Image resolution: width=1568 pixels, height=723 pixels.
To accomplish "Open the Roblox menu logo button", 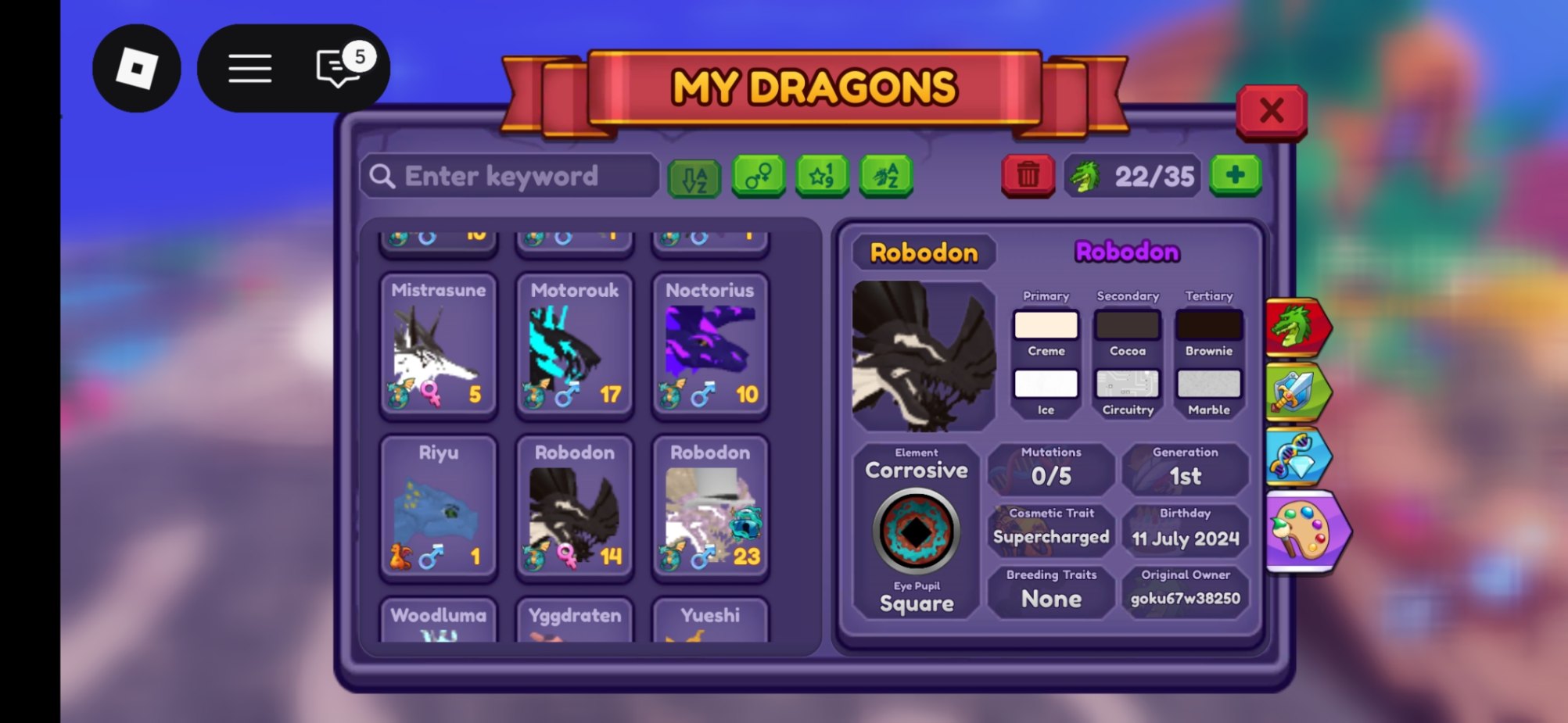I will point(137,69).
